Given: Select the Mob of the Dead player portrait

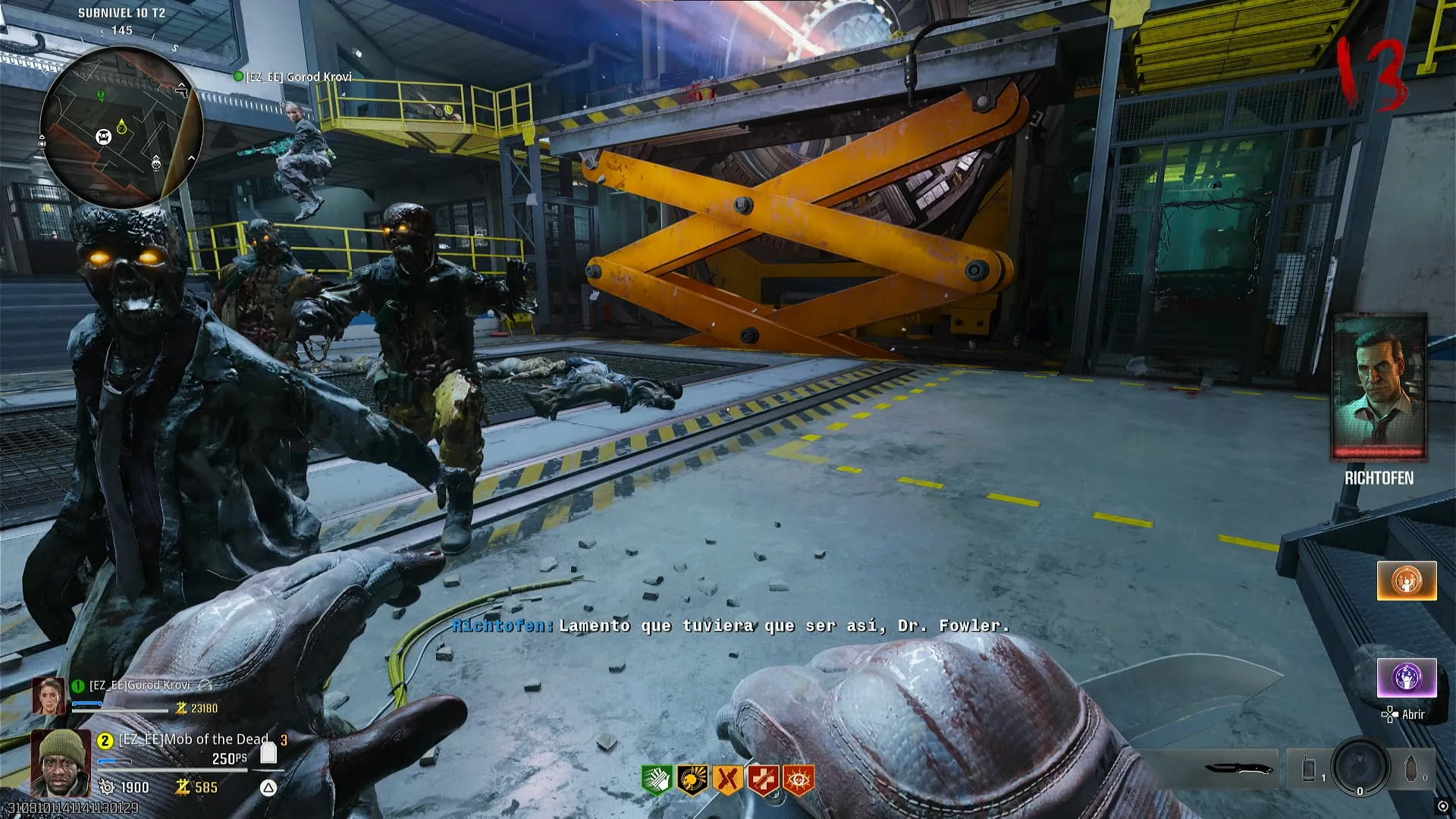Looking at the screenshot, I should 61,762.
